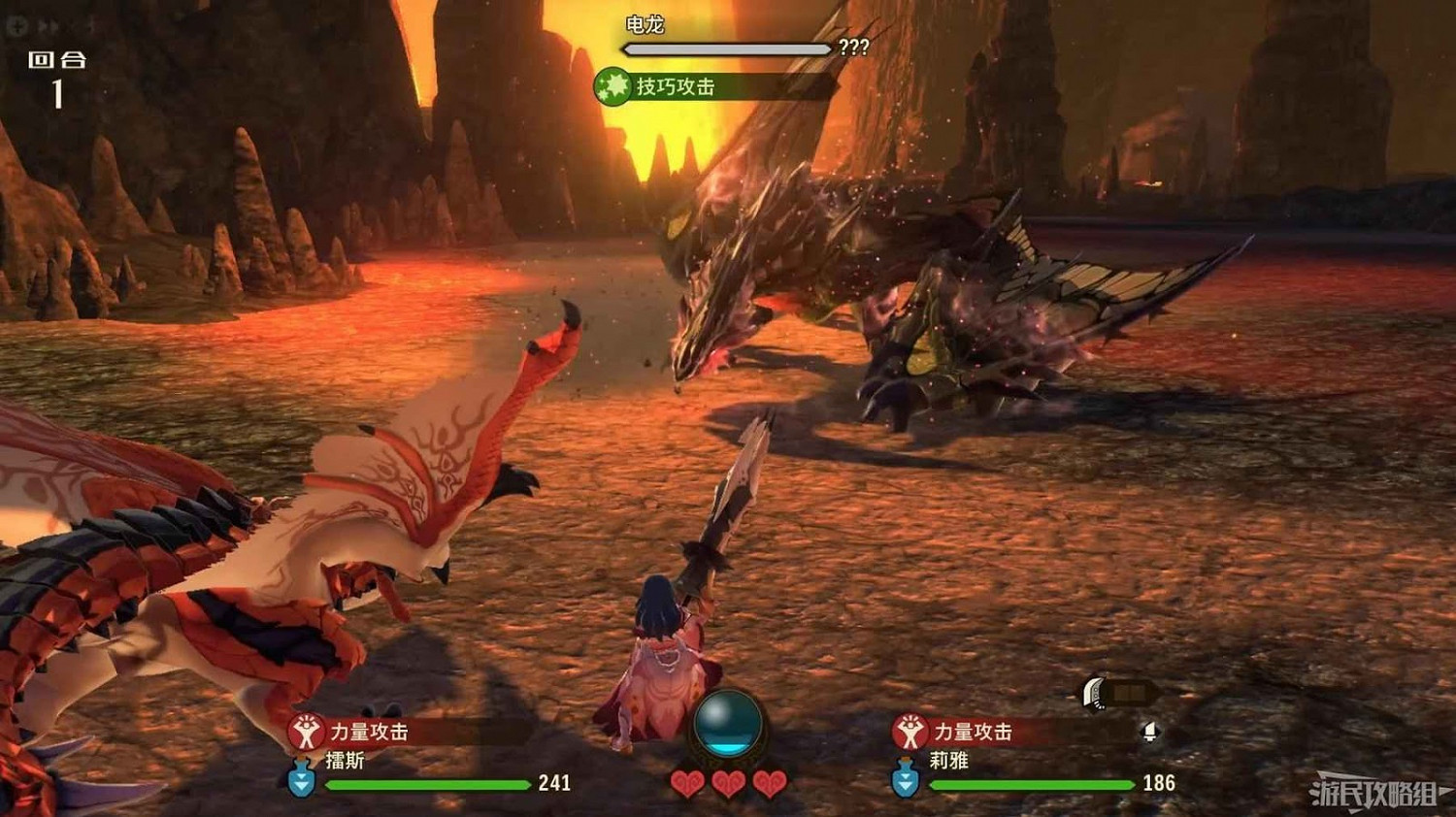This screenshot has height=817, width=1456.
Task: Click the crosshair target icon top left
Action: point(17,26)
